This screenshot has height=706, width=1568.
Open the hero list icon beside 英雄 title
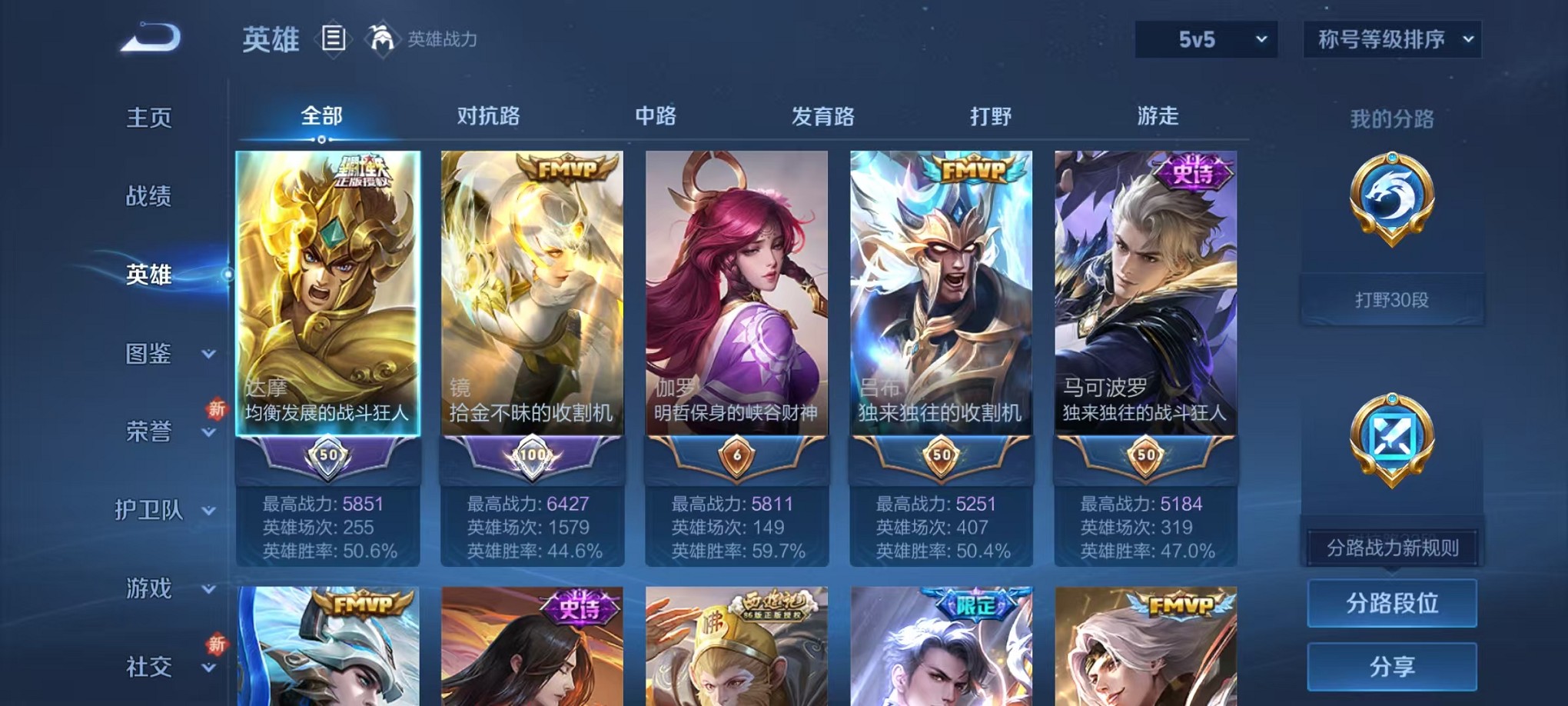tap(334, 38)
